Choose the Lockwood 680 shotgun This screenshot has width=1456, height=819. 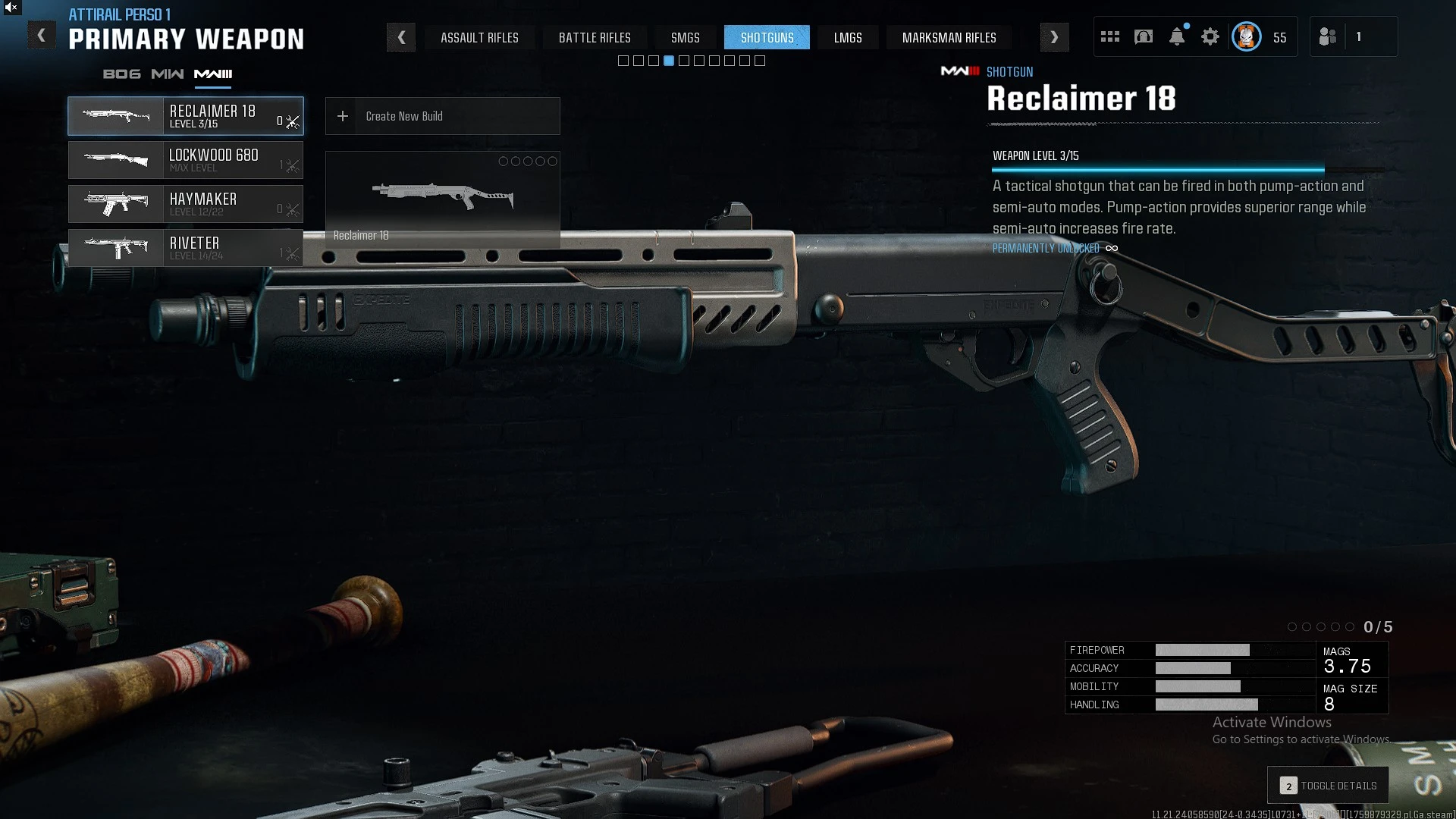click(x=186, y=160)
